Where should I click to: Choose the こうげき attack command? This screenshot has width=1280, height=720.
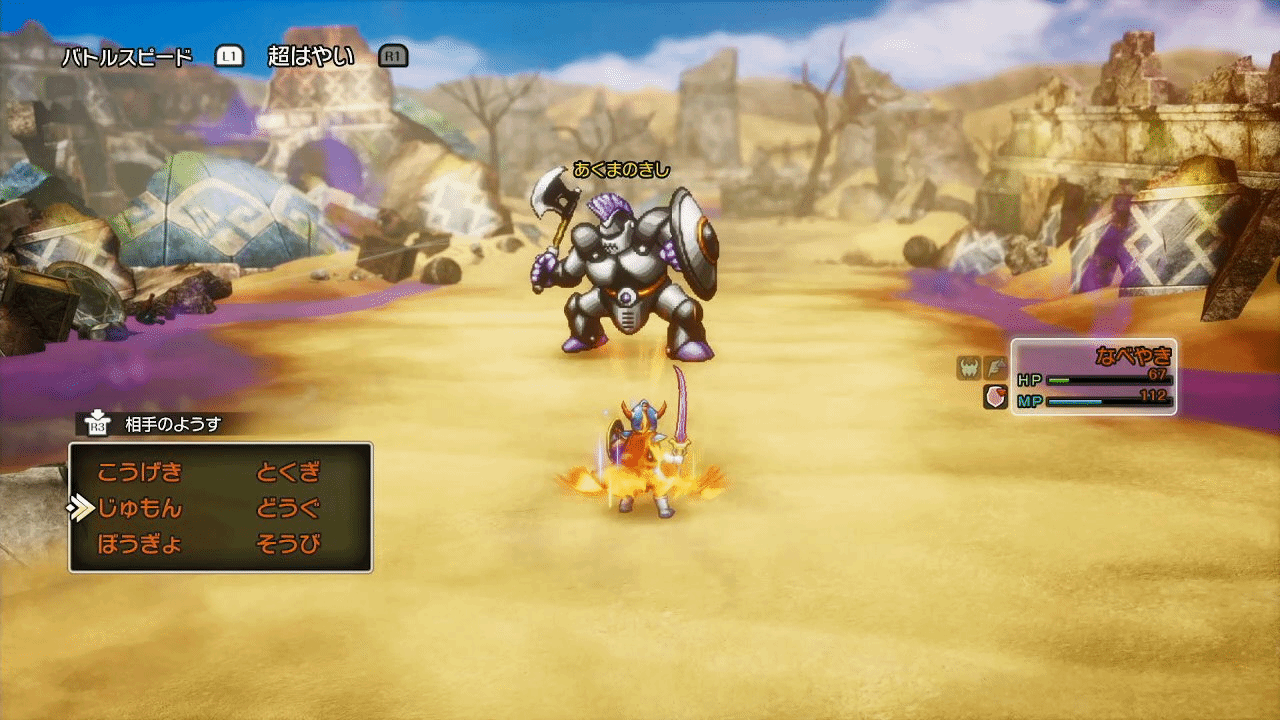pyautogui.click(x=140, y=472)
